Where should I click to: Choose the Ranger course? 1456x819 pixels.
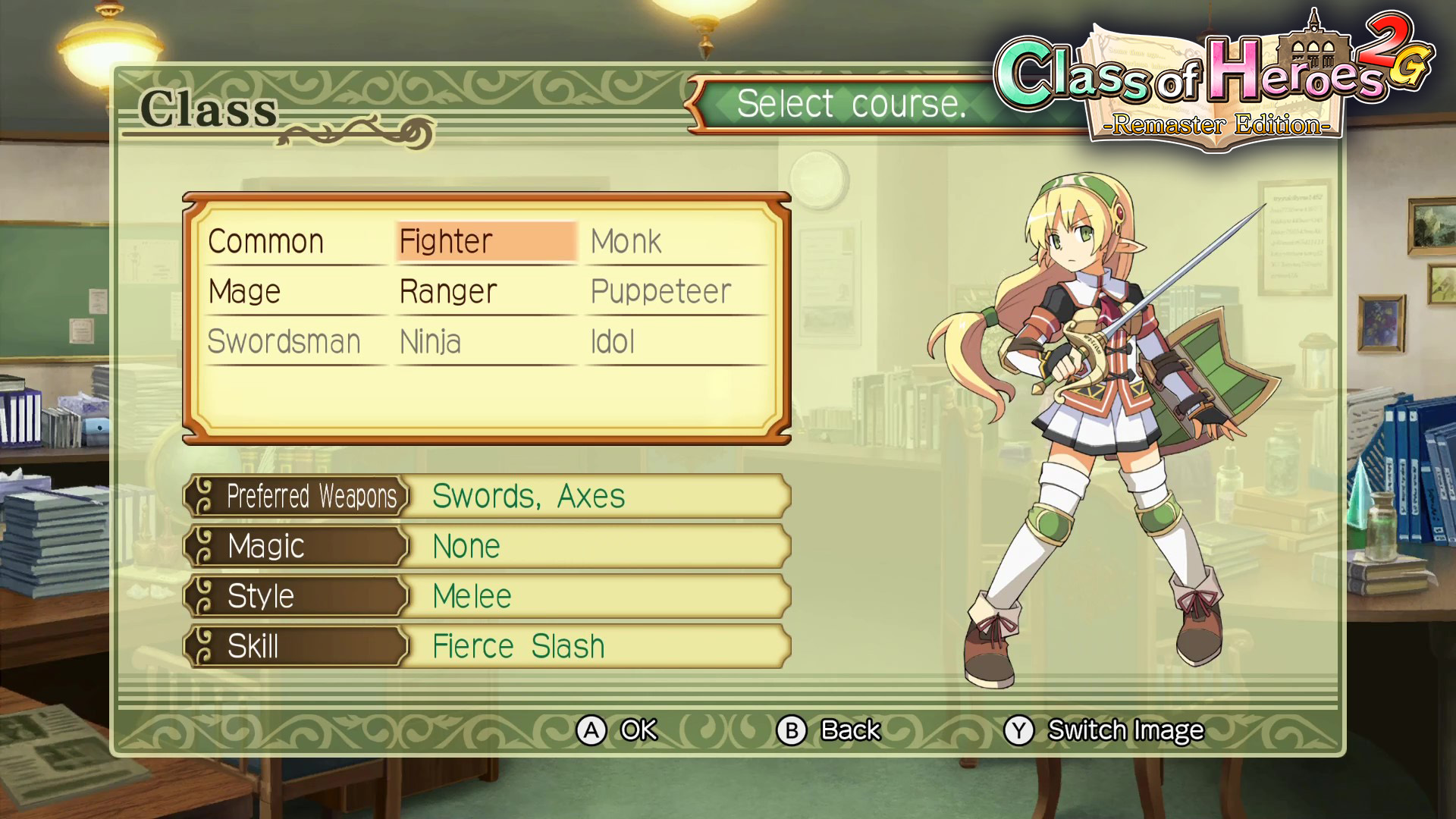click(448, 292)
